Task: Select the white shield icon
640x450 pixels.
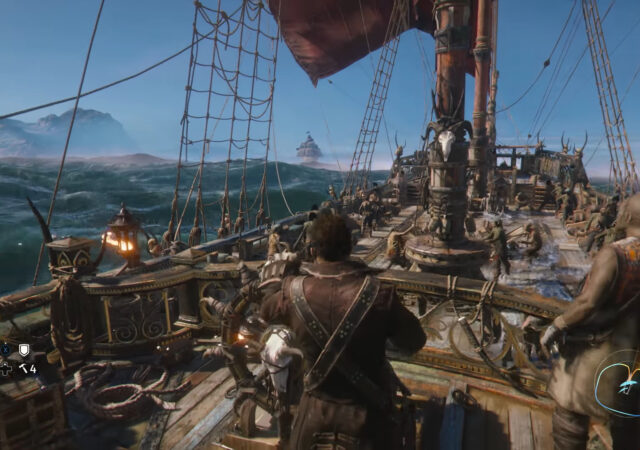Action: (24, 349)
